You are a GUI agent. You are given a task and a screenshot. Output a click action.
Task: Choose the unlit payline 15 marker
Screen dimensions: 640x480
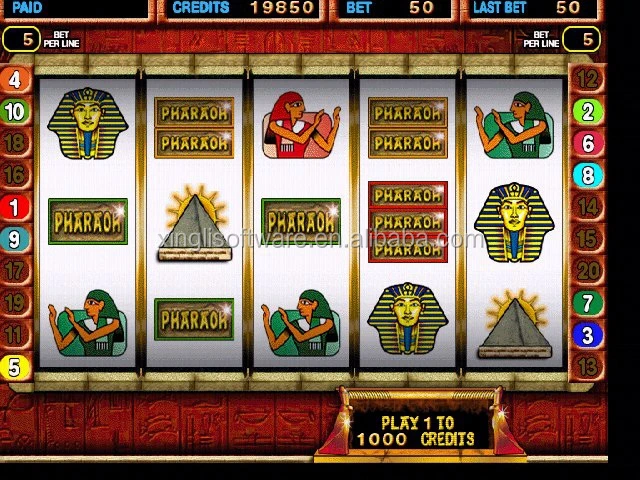pyautogui.click(x=588, y=239)
